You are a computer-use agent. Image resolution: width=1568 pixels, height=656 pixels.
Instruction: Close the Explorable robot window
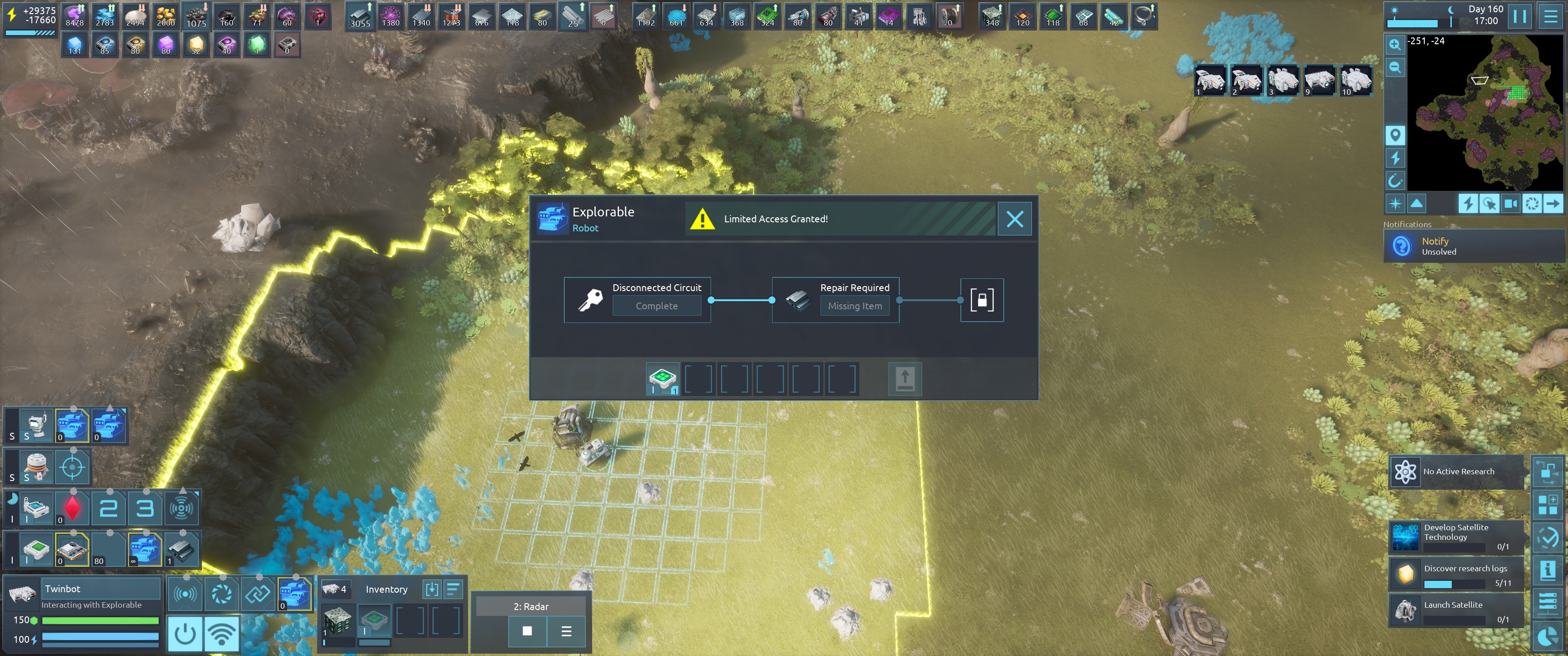click(x=1014, y=219)
